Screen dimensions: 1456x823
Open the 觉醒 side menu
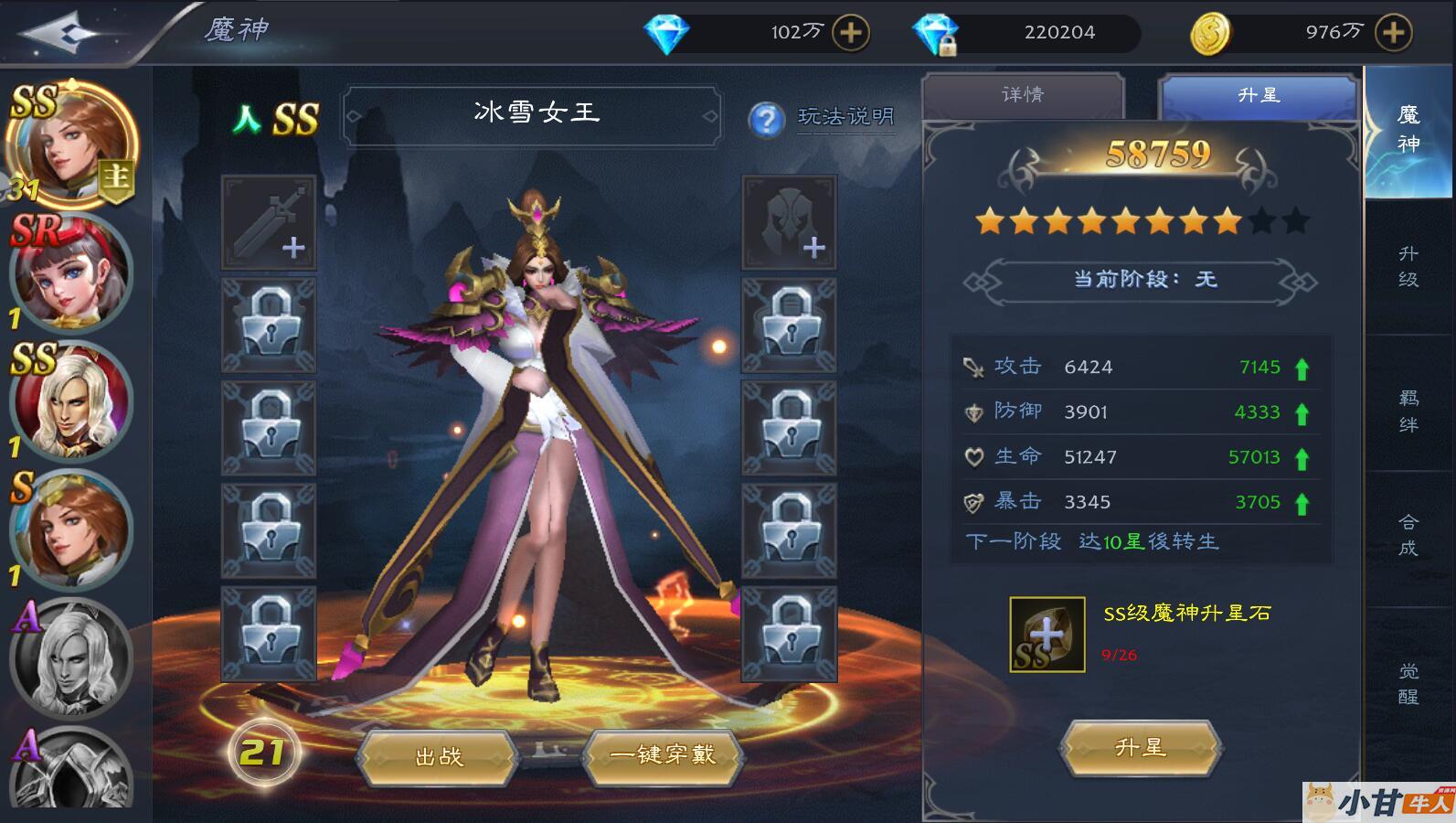click(1408, 683)
